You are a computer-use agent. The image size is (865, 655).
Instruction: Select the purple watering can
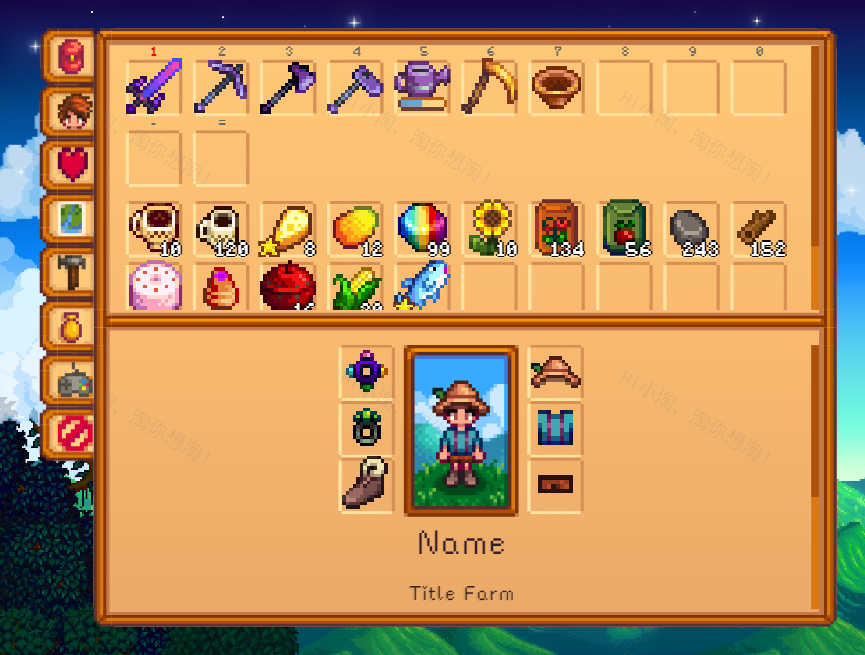(422, 87)
